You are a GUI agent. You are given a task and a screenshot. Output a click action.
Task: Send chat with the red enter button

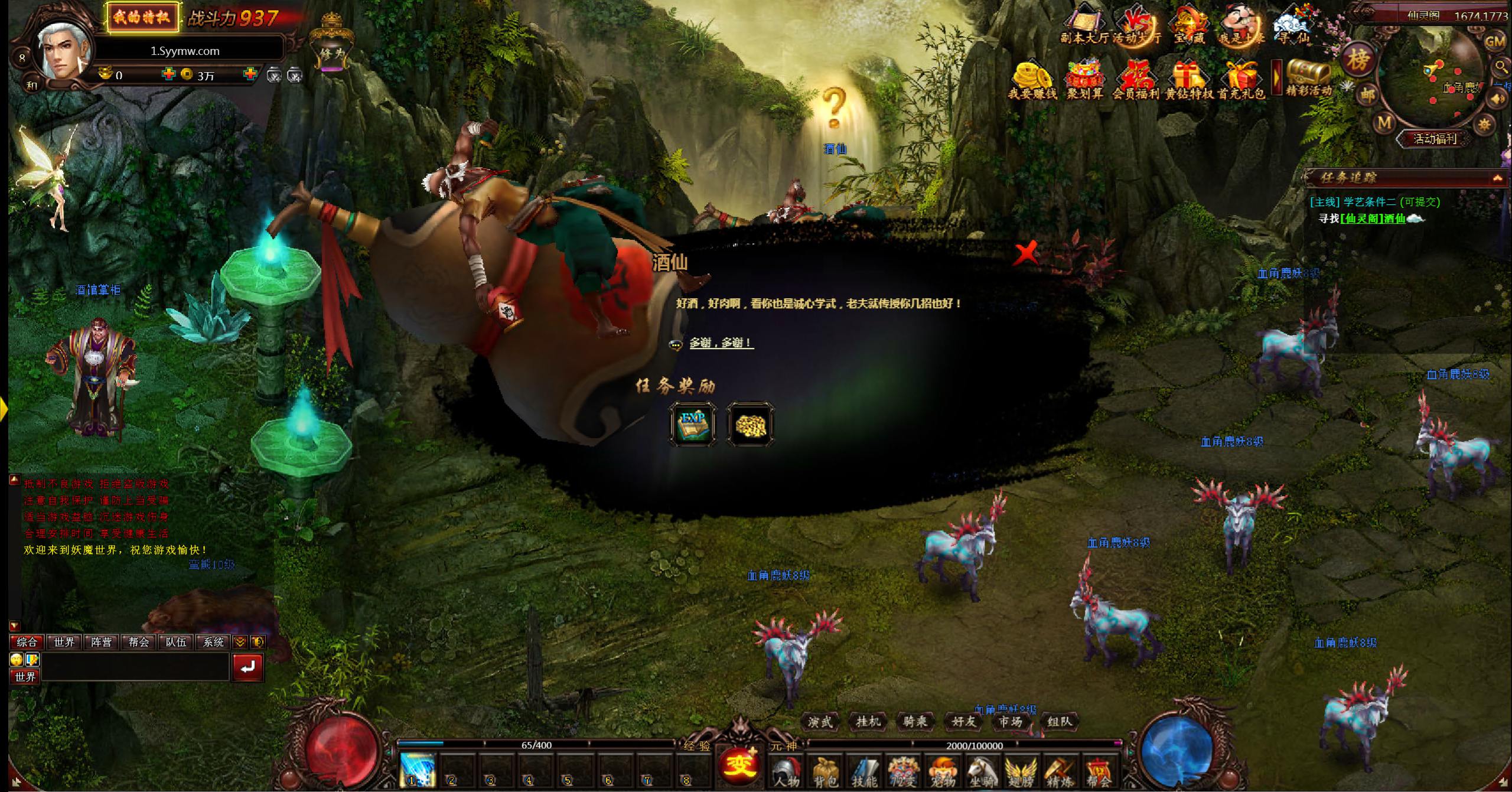point(247,667)
